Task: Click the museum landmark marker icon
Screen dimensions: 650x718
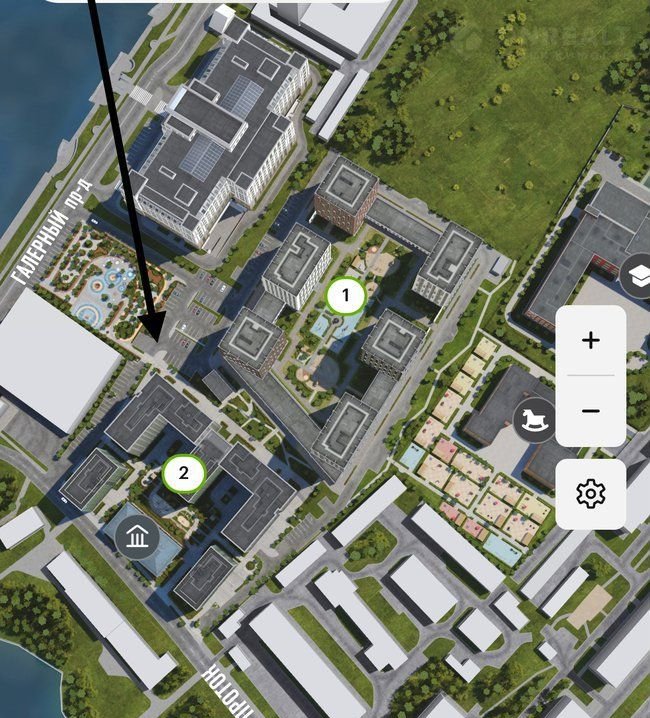Action: click(137, 538)
